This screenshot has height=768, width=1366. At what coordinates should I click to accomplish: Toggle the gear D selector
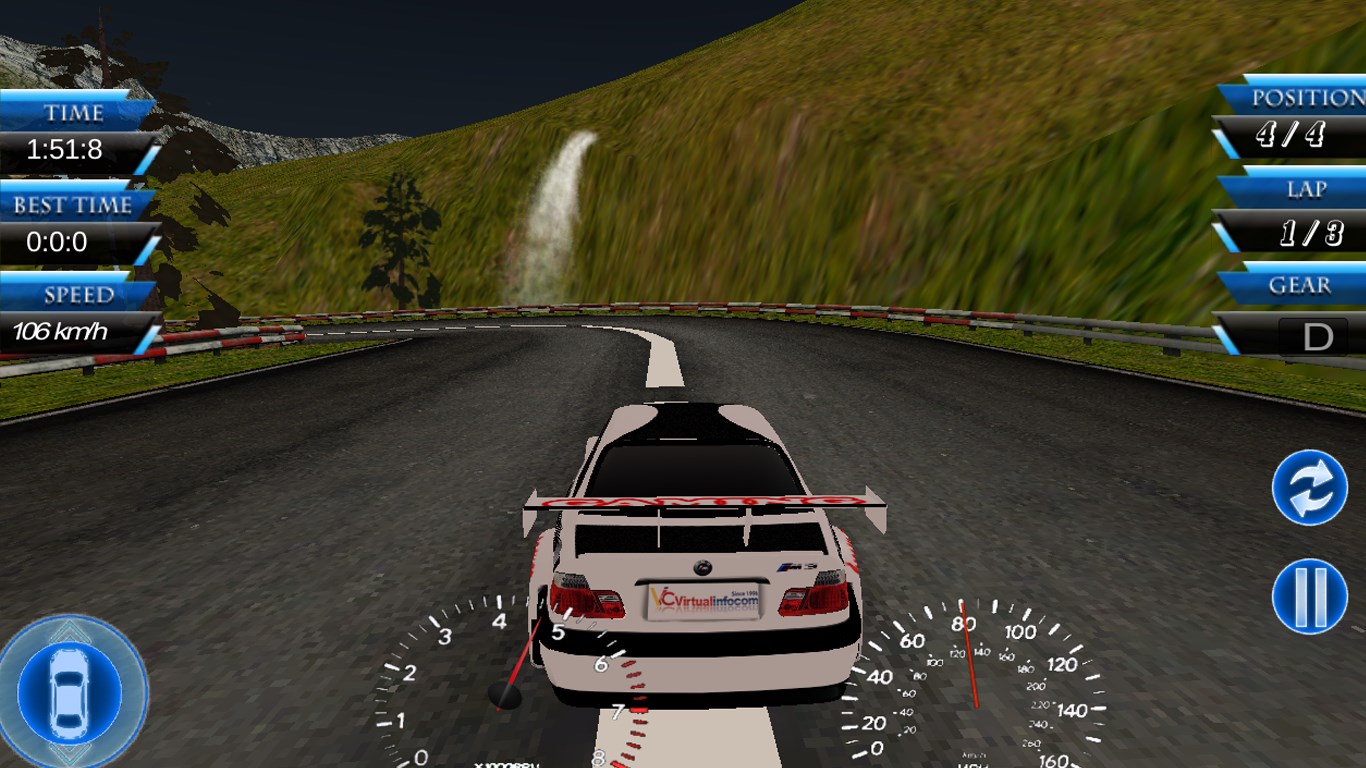click(1317, 337)
